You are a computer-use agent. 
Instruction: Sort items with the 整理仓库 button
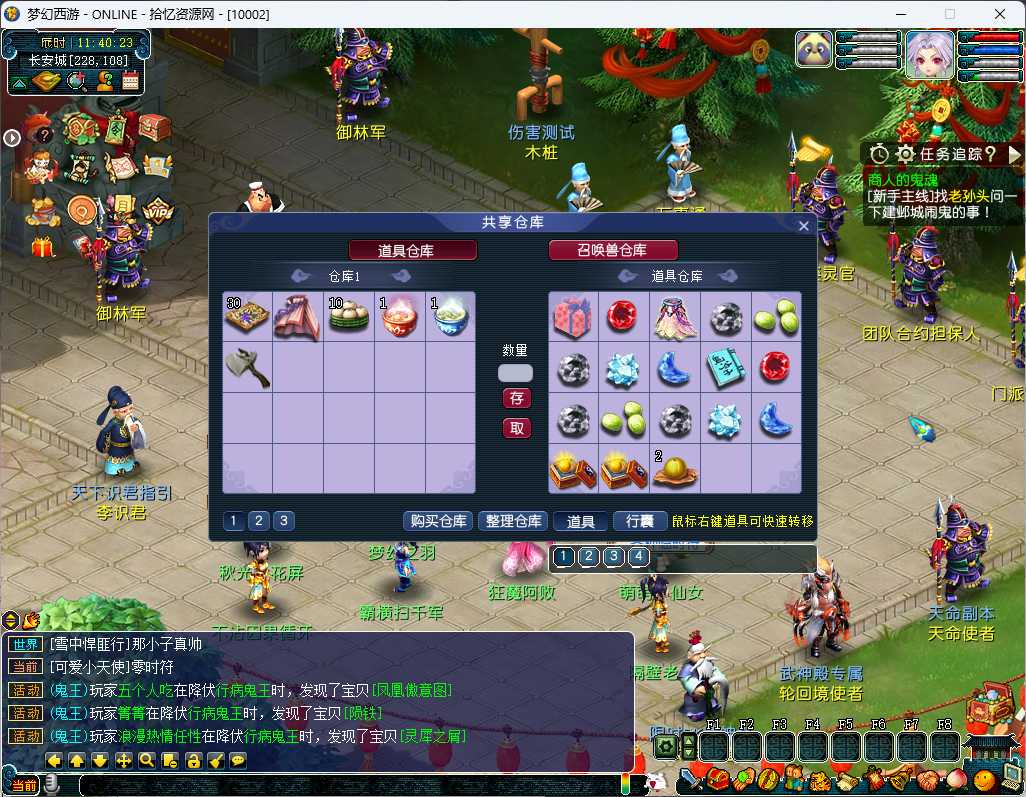tap(513, 521)
